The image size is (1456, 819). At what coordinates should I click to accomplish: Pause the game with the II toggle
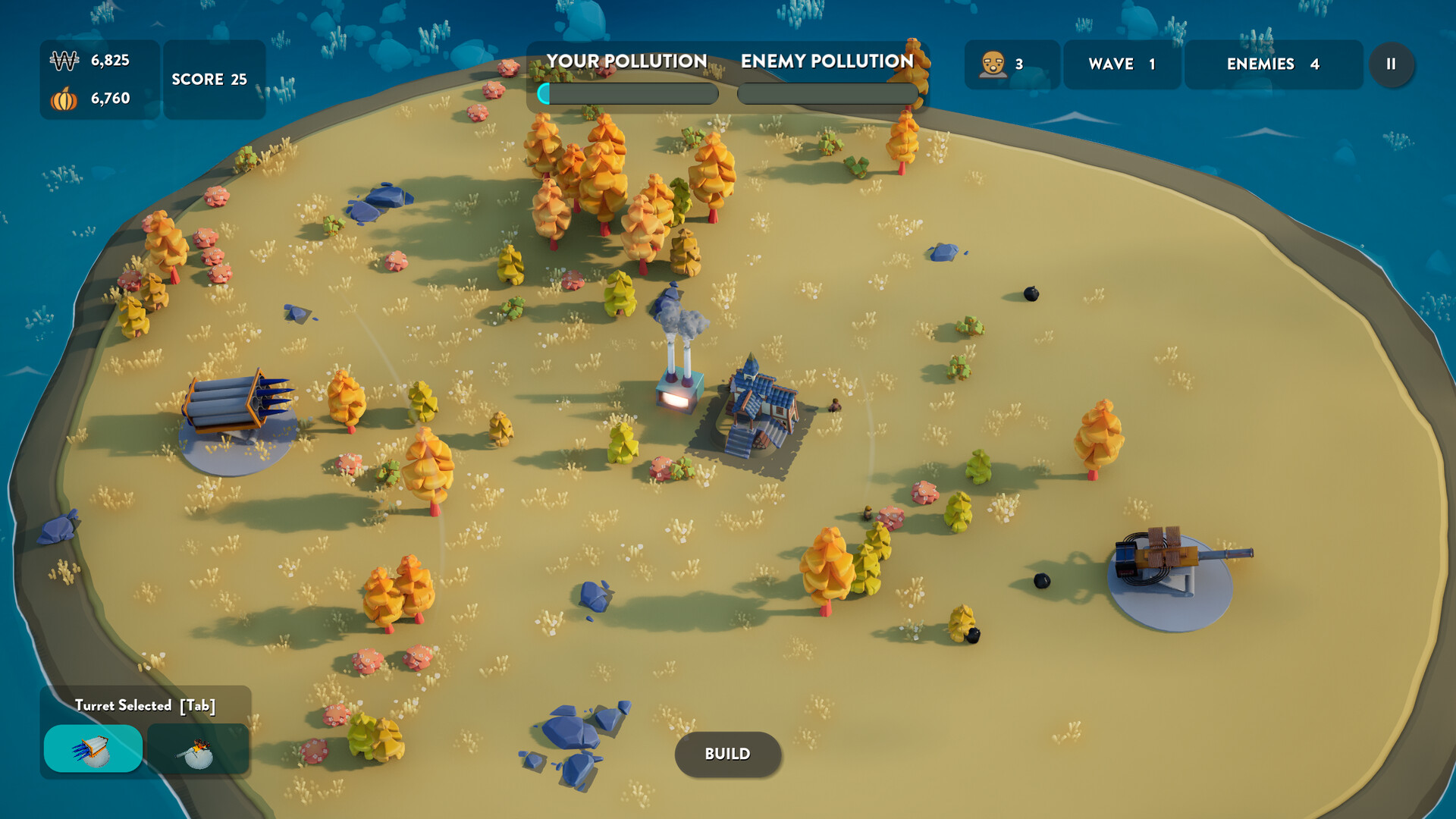coord(1392,64)
